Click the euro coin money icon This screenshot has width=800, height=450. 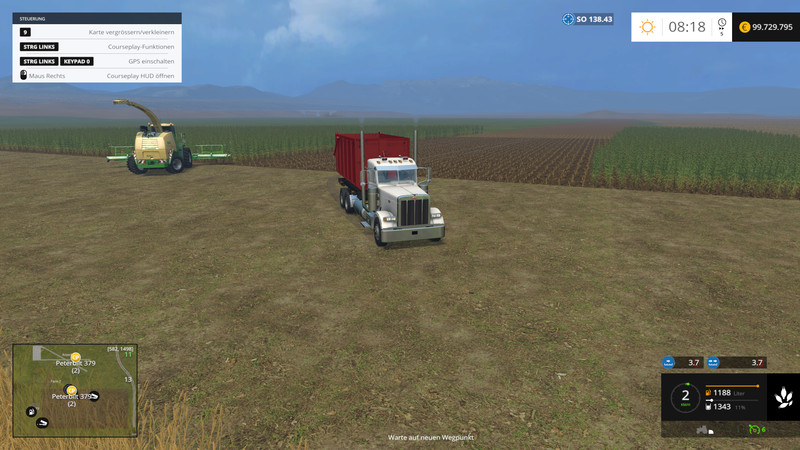[745, 27]
